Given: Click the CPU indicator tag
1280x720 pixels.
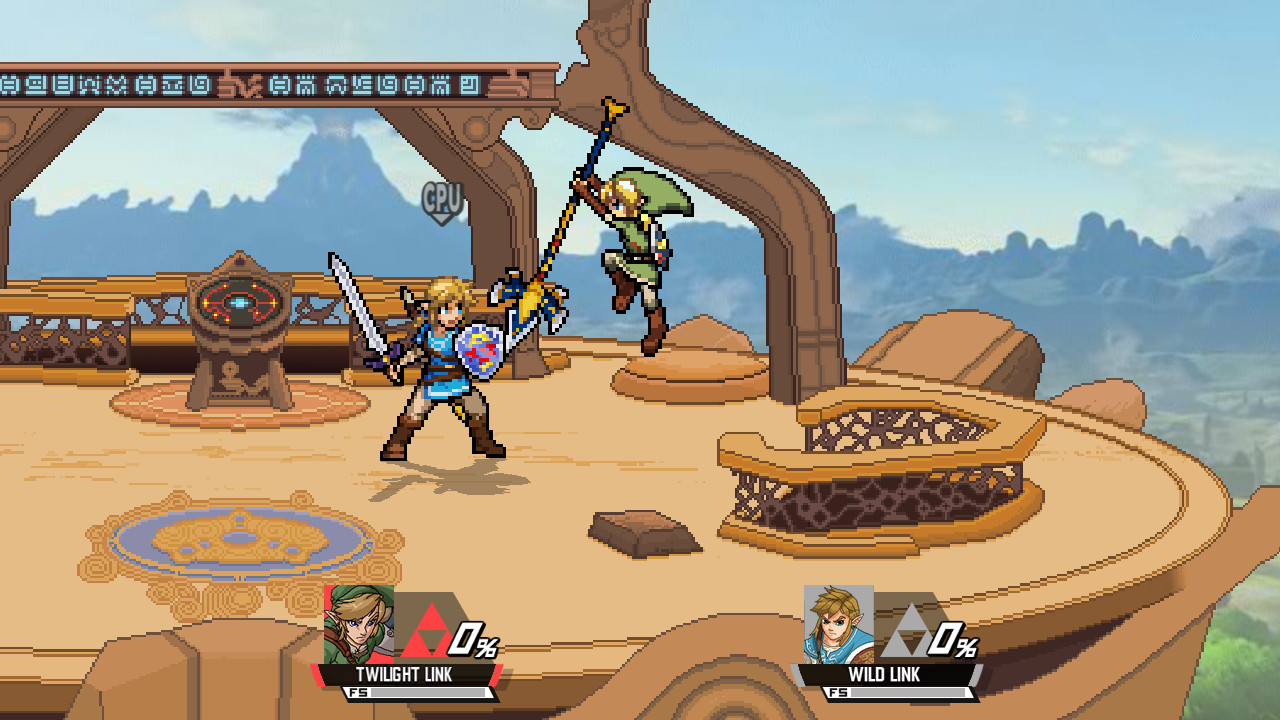Looking at the screenshot, I should 440,197.
